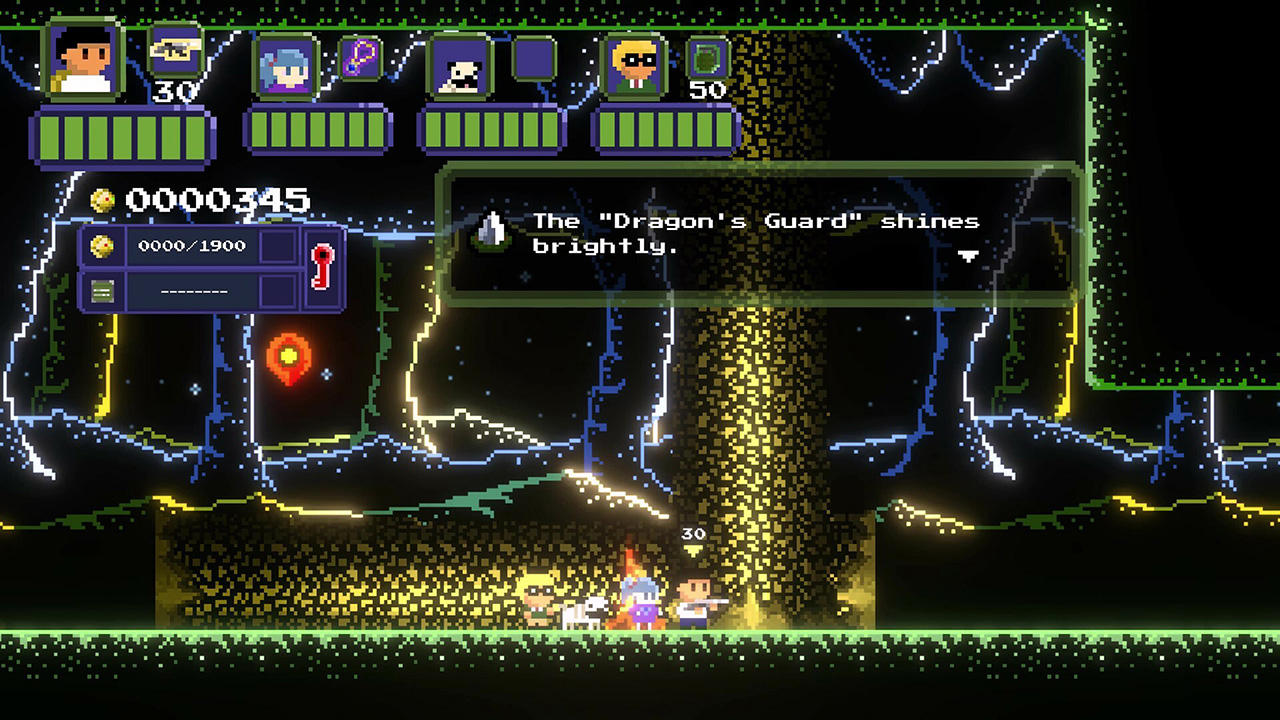Click the Dragon's Guard crystal icon
Screen dimensions: 1280x720
(x=490, y=231)
